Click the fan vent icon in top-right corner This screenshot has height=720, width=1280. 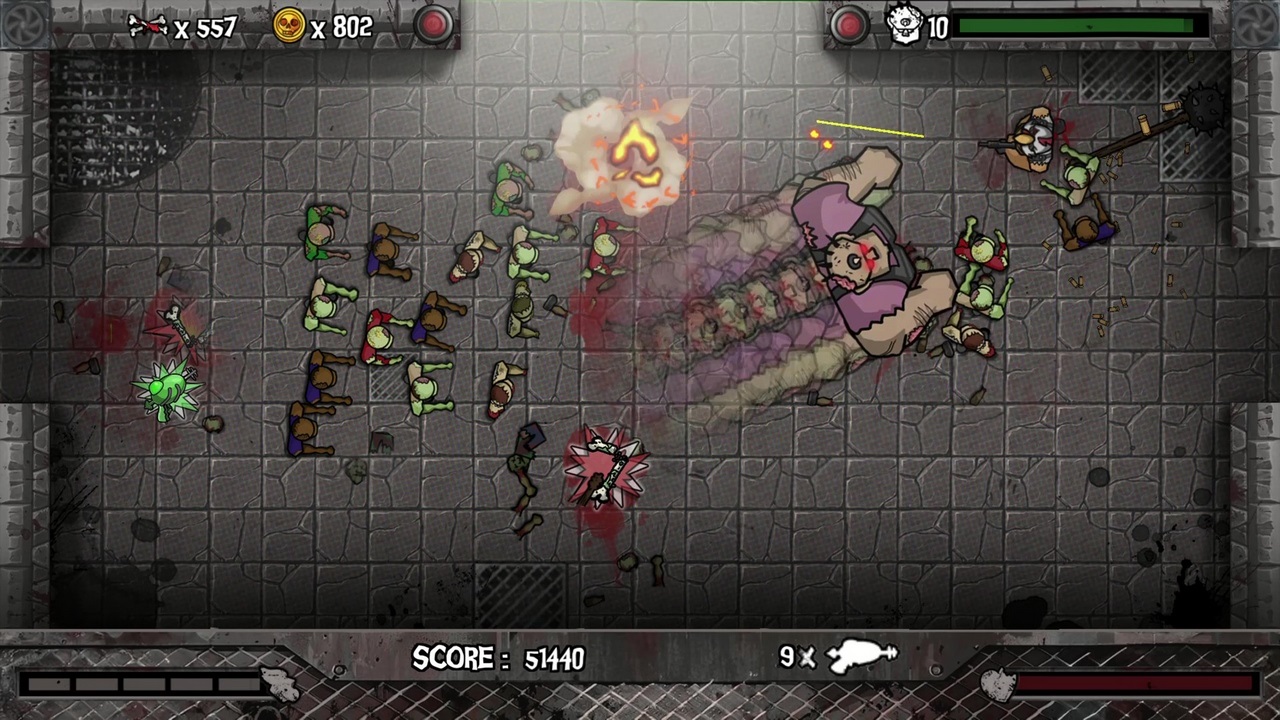(1257, 22)
